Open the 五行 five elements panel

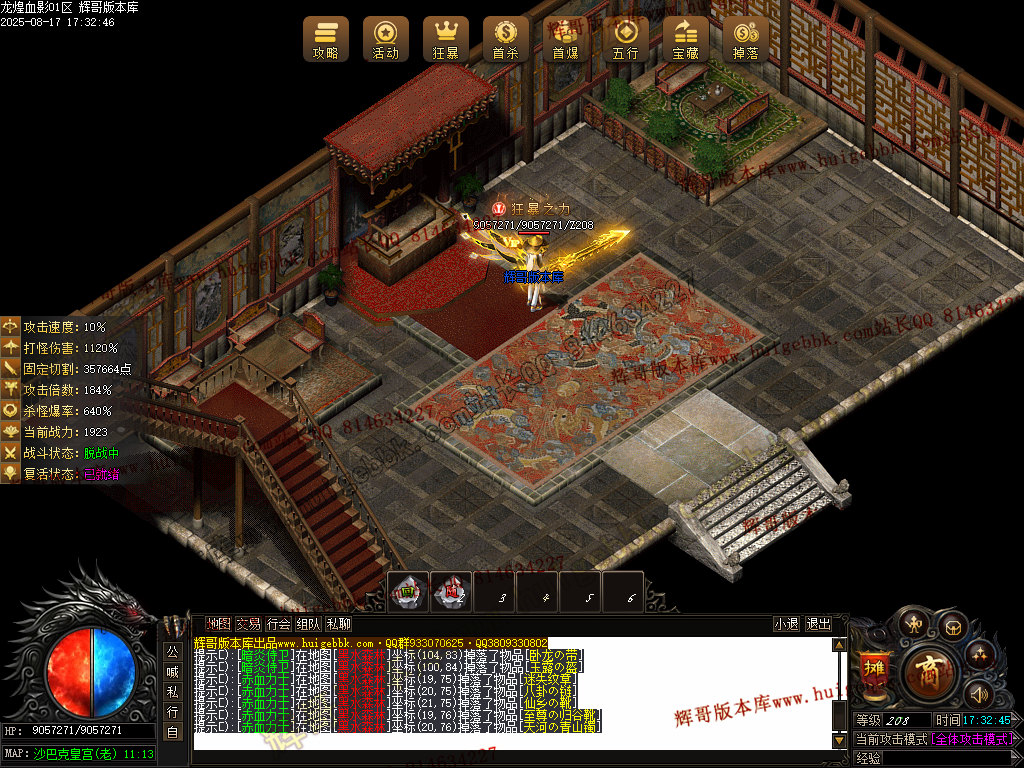(626, 39)
